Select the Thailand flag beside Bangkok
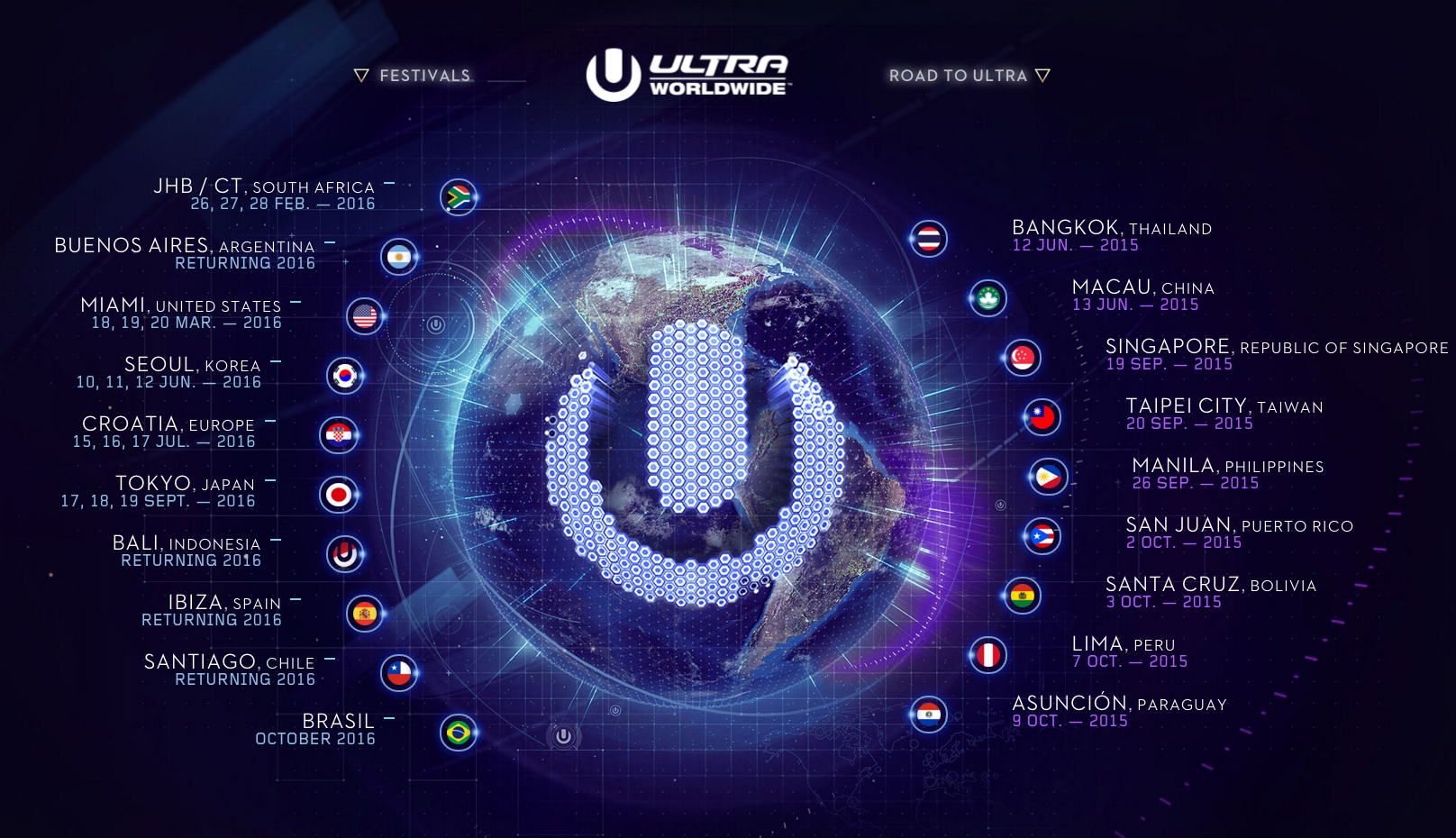Screen dimensions: 1456x838 (928, 239)
